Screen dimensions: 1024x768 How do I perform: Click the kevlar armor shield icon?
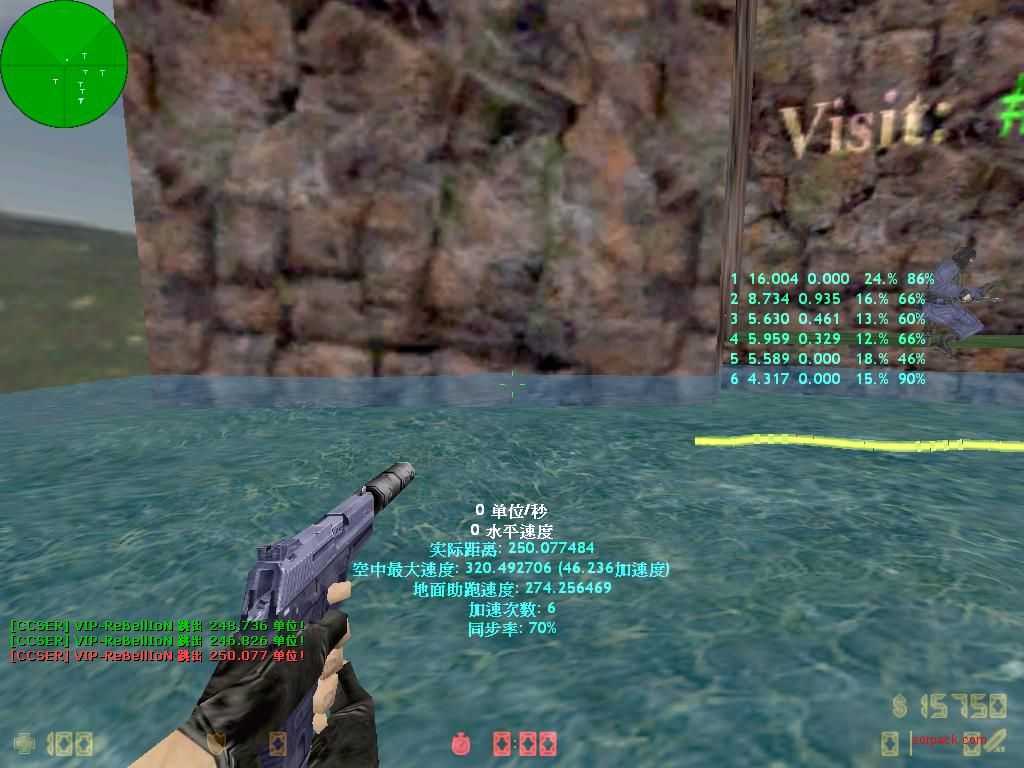(215, 743)
